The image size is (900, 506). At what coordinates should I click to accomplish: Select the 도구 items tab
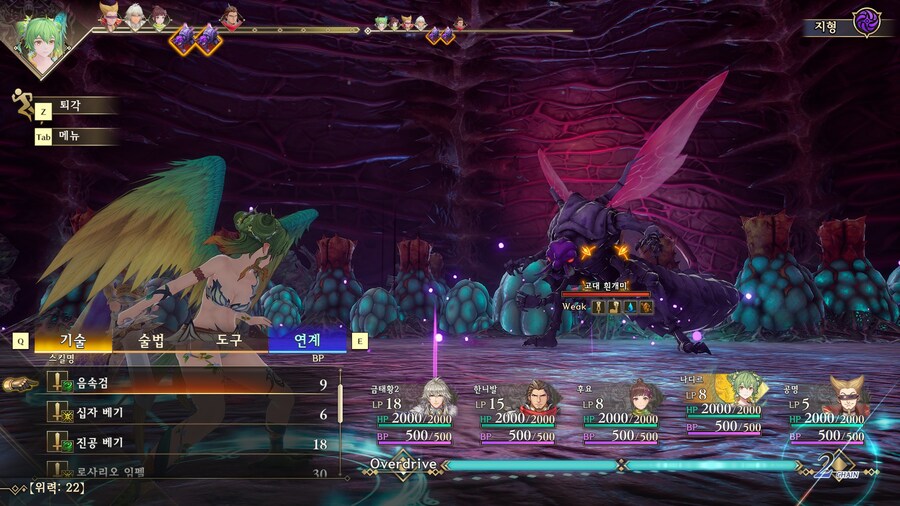[x=230, y=340]
